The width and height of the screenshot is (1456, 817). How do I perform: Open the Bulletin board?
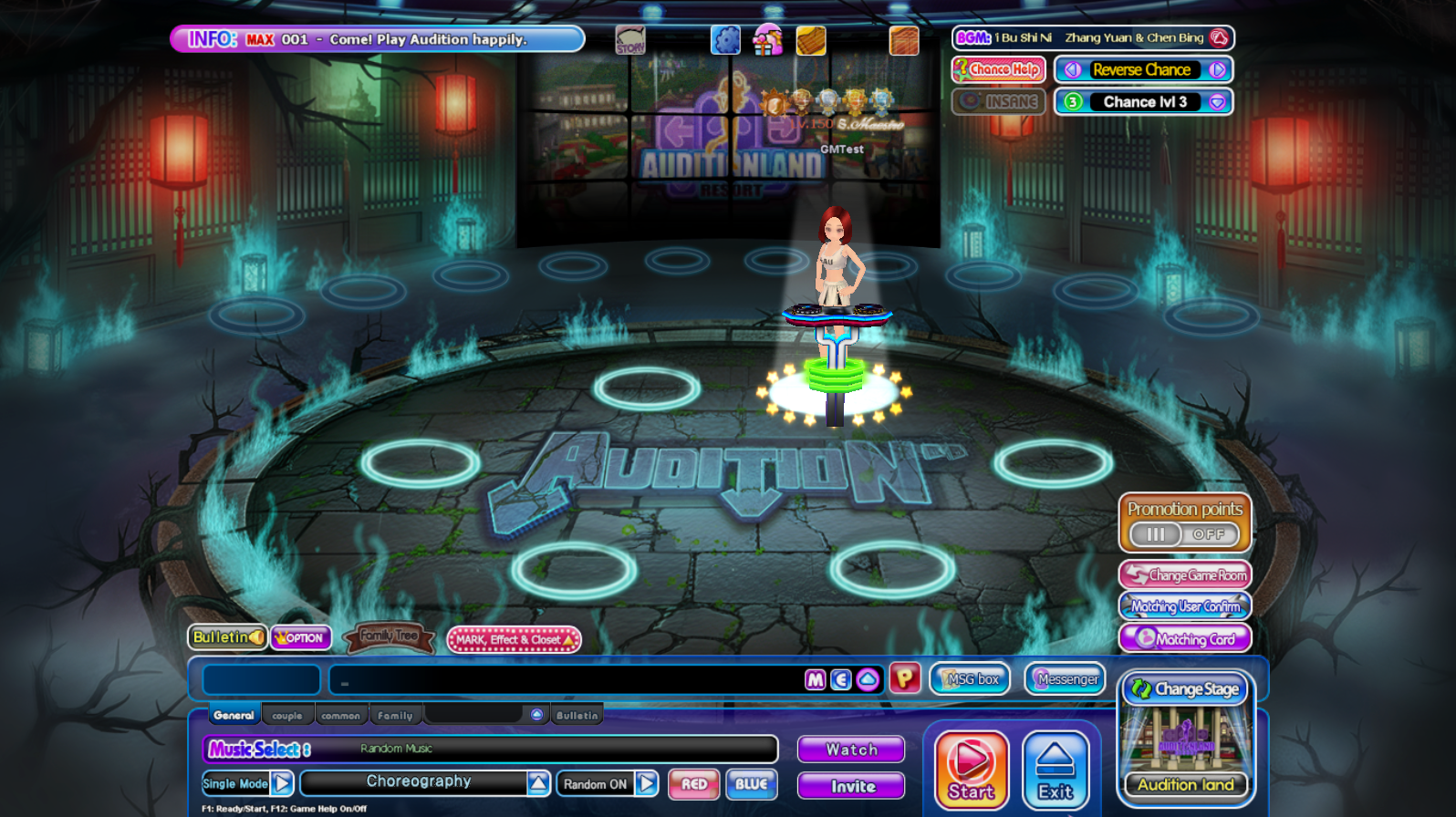227,637
